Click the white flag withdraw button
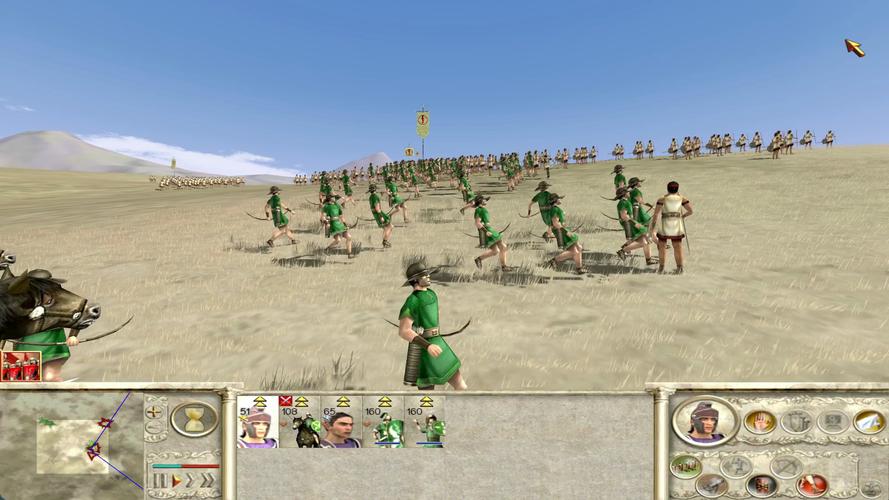This screenshot has height=500, width=889. click(868, 422)
